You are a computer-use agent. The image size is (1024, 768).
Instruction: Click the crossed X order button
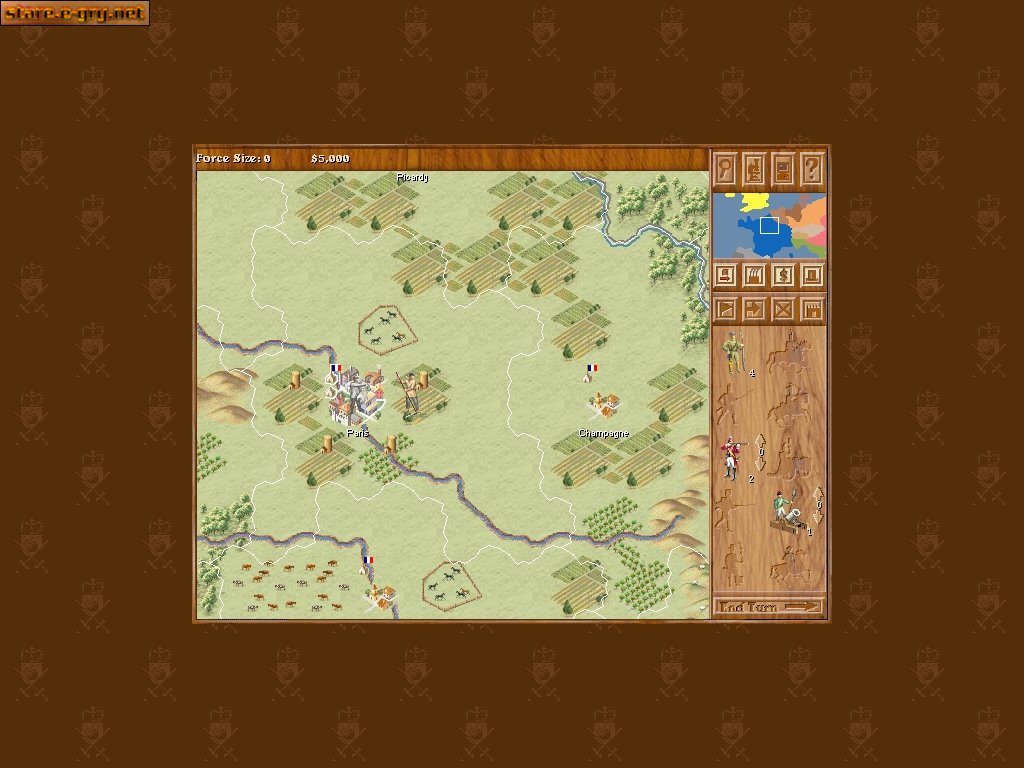coord(784,310)
